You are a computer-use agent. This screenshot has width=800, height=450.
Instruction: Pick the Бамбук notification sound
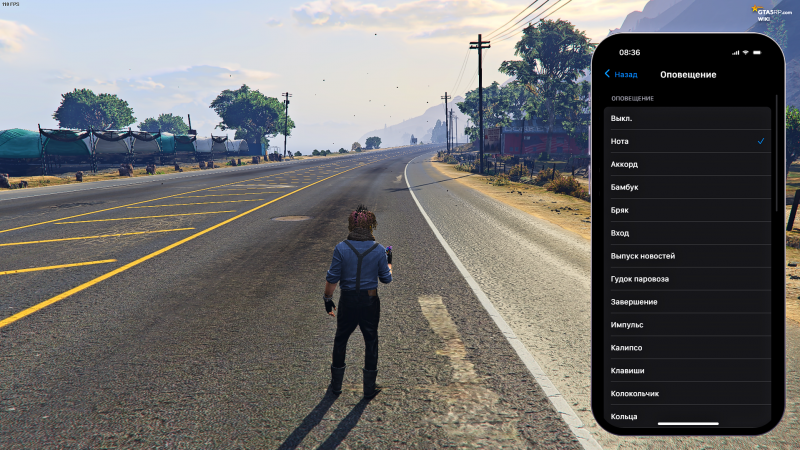click(690, 187)
